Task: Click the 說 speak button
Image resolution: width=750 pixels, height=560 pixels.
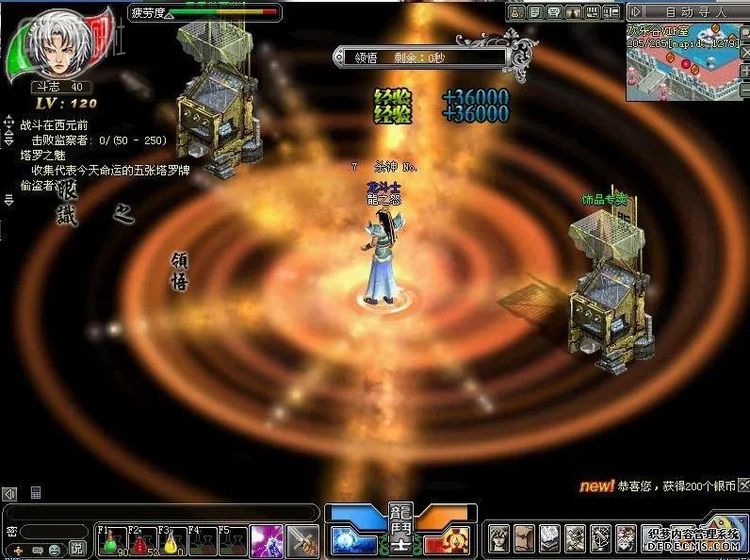Action: (77, 548)
